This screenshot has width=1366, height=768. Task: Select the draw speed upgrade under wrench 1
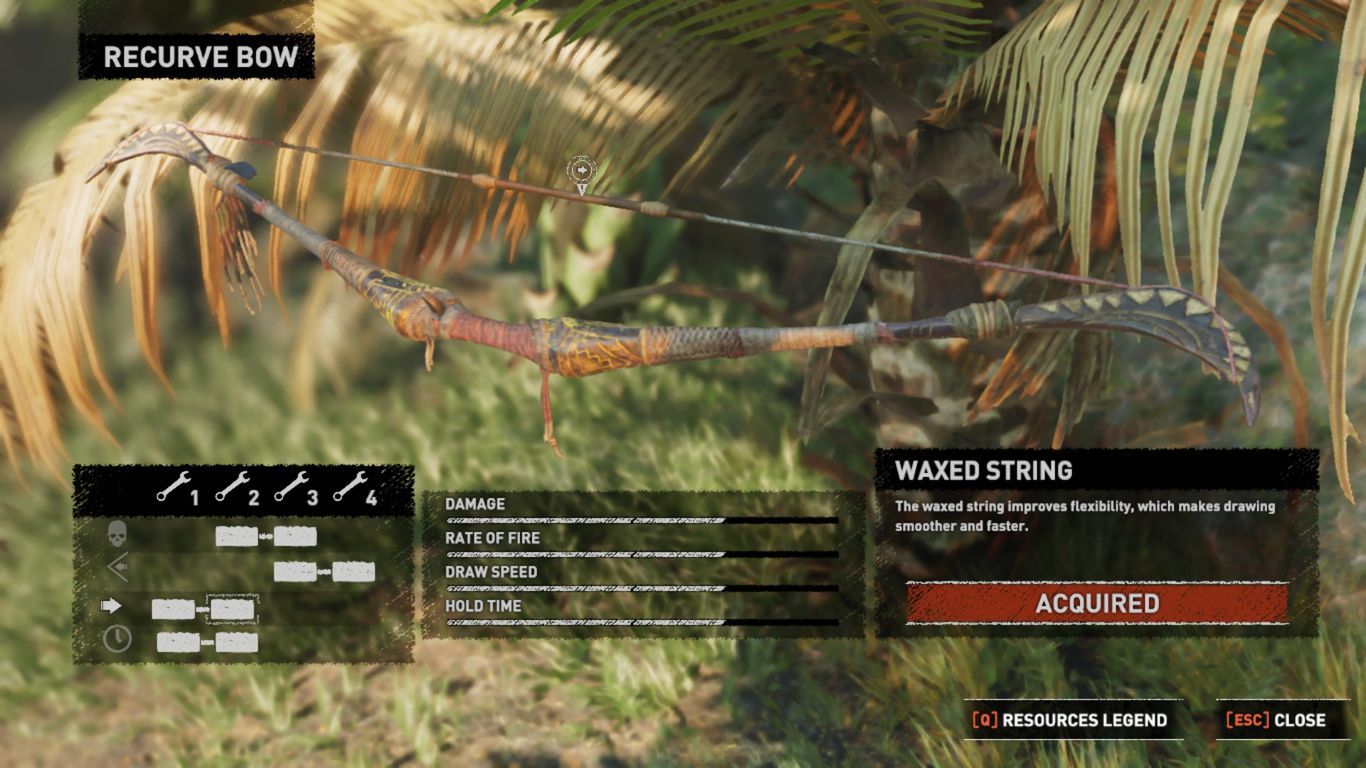(173, 608)
